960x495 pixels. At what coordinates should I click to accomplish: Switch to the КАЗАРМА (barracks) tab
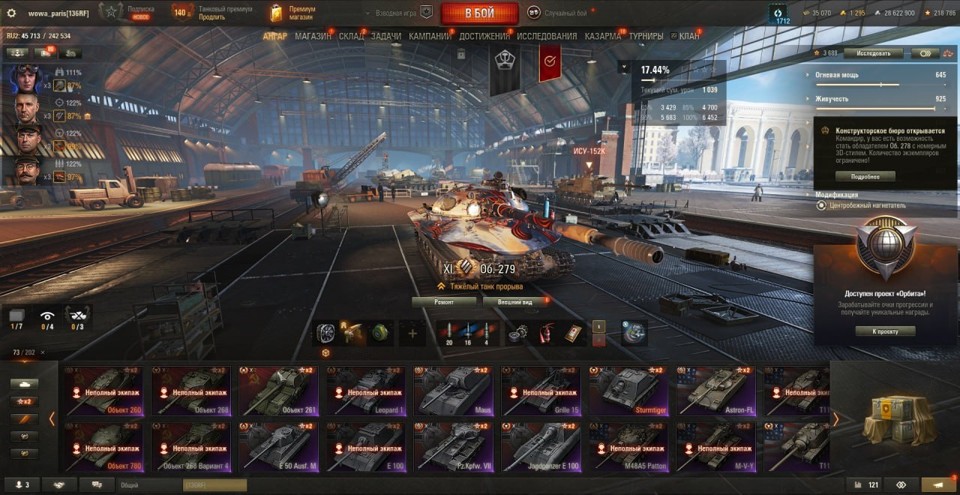pos(604,36)
